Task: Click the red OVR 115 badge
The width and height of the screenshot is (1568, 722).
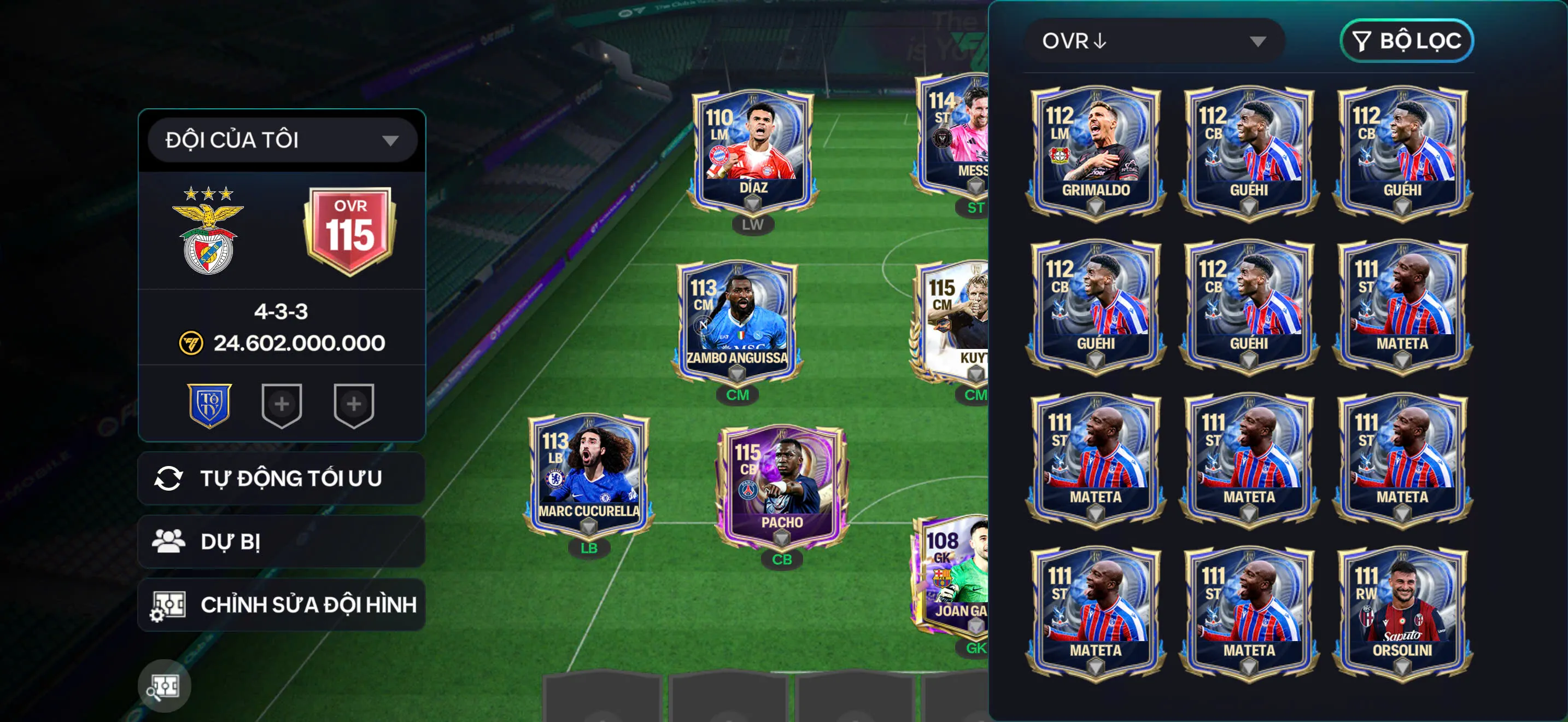Action: 350,230
